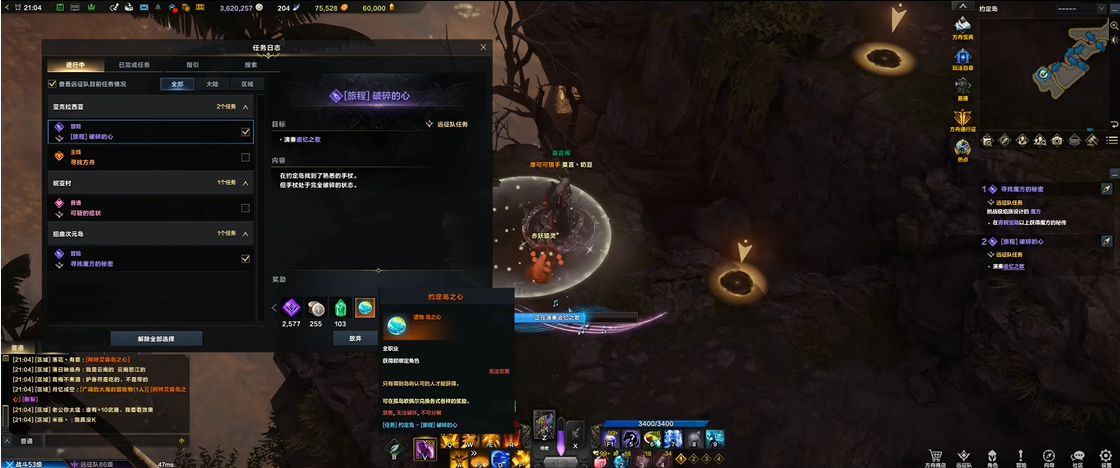Click the 解除全部选择 button
Image resolution: width=1120 pixels, height=468 pixels.
(x=156, y=338)
